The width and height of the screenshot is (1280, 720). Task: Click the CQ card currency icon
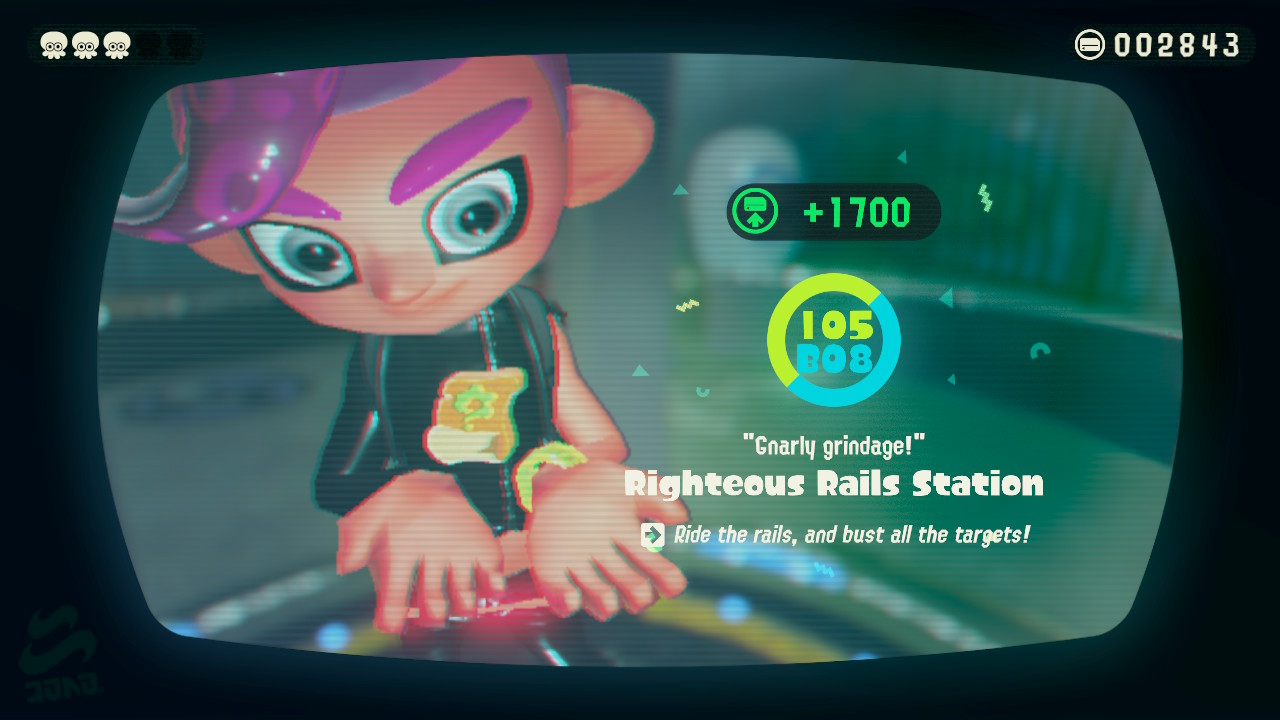pos(1091,44)
